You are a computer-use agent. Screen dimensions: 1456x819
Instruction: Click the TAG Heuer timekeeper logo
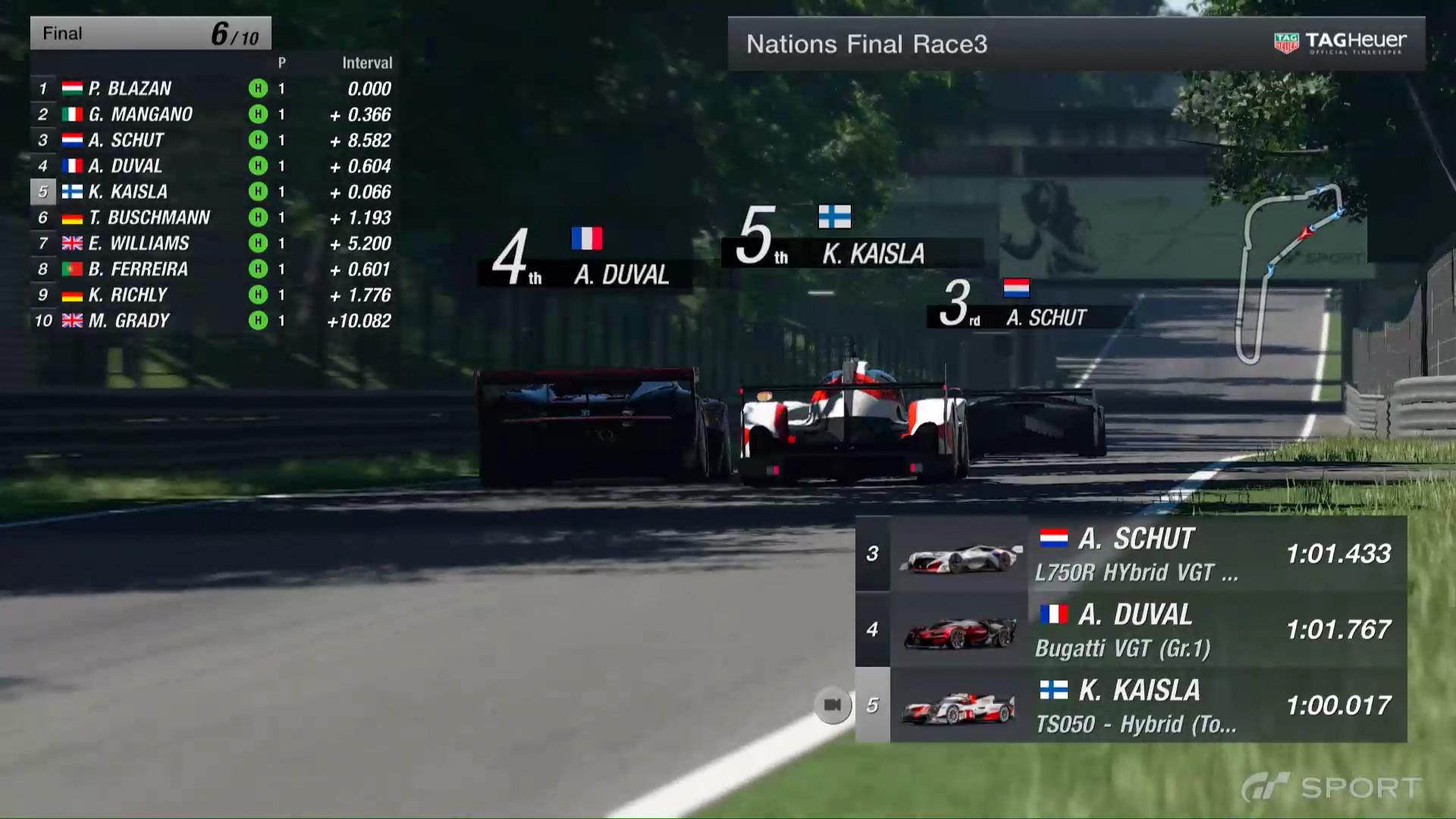pyautogui.click(x=1340, y=43)
